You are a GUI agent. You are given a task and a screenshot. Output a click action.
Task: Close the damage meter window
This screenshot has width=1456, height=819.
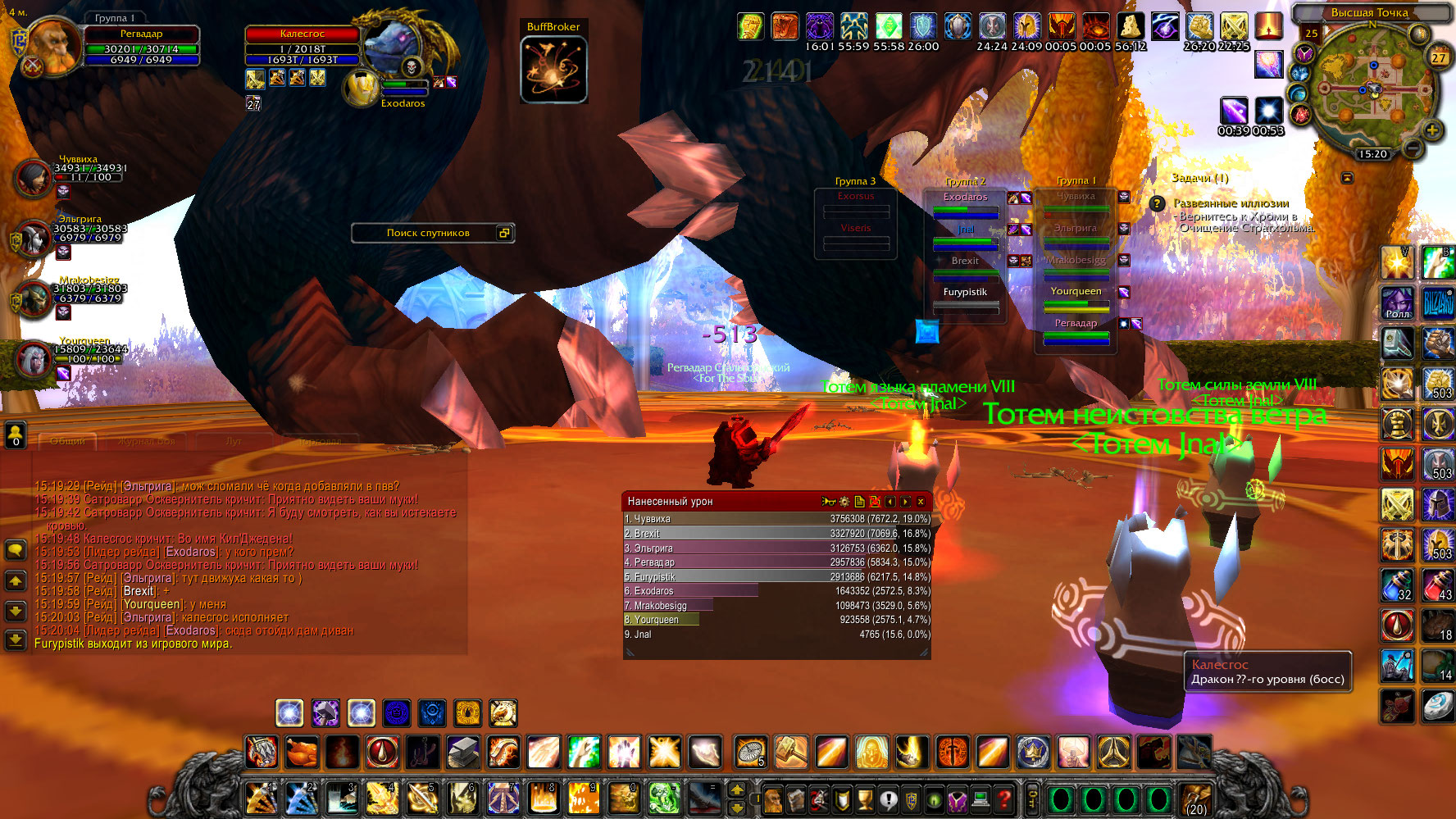point(921,502)
